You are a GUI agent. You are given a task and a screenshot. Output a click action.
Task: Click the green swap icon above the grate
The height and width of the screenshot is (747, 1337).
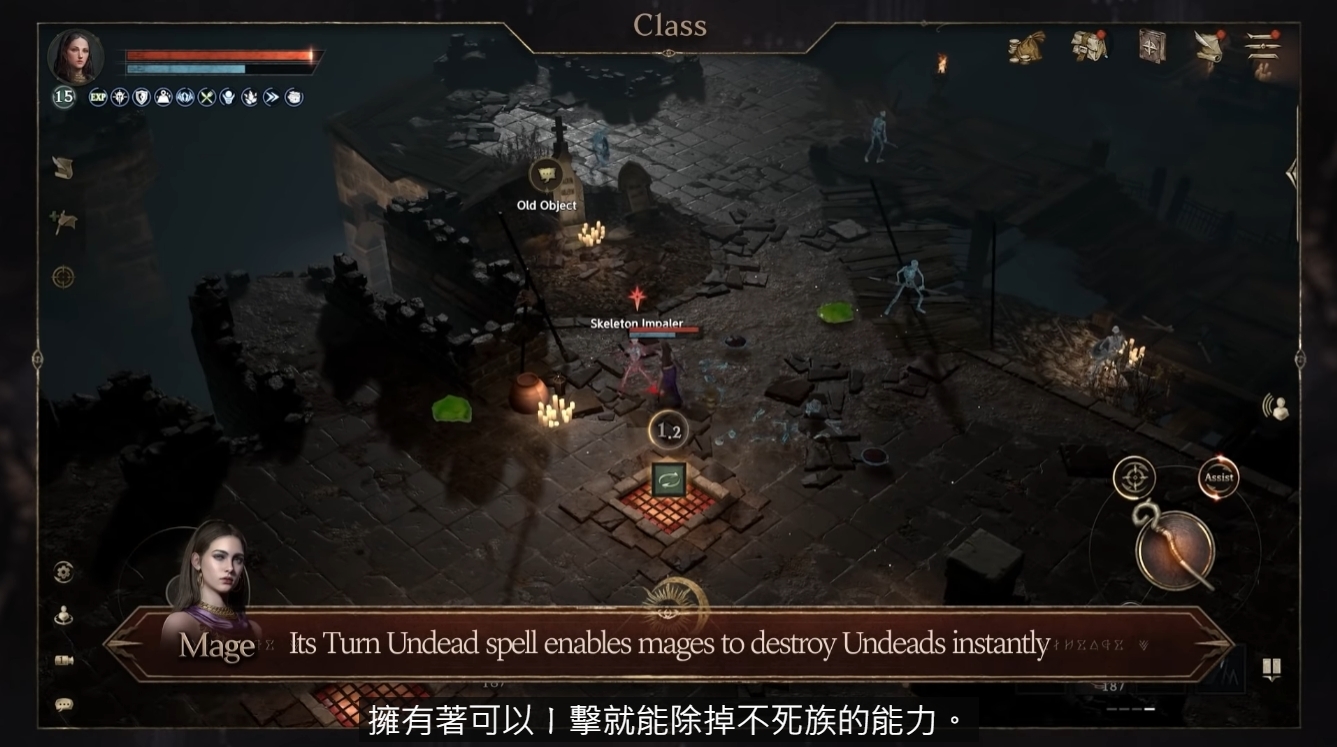(668, 479)
